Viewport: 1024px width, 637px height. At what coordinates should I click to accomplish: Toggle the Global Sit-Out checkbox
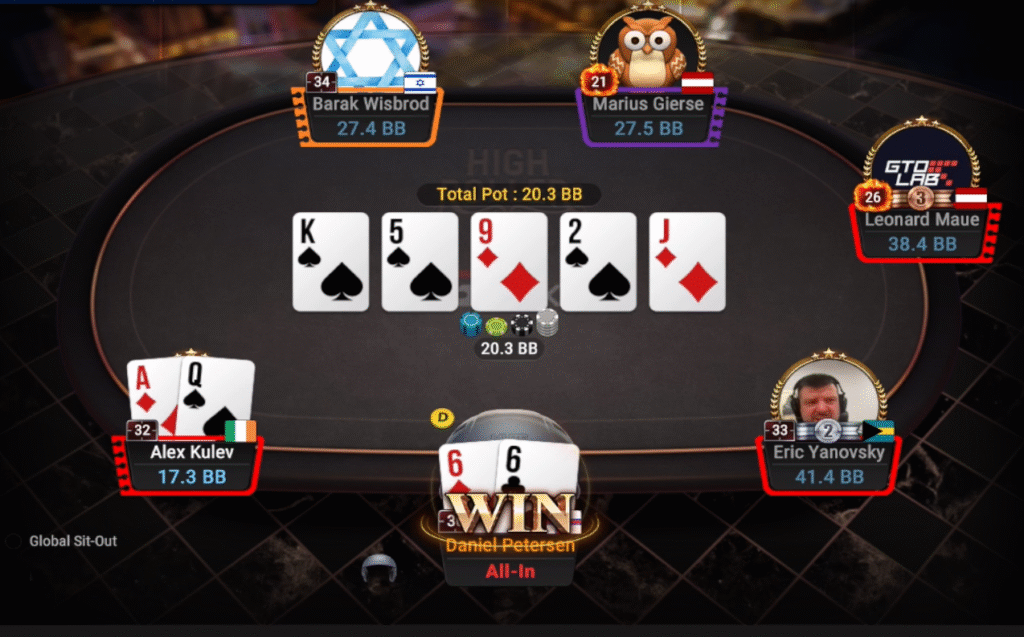click(13, 541)
